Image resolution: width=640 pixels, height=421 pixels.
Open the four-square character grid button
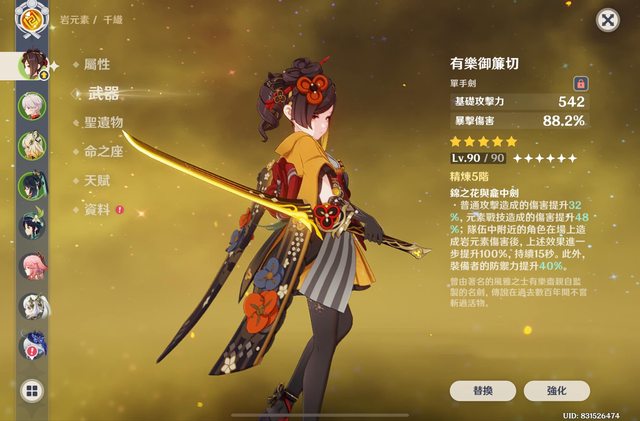(32, 391)
